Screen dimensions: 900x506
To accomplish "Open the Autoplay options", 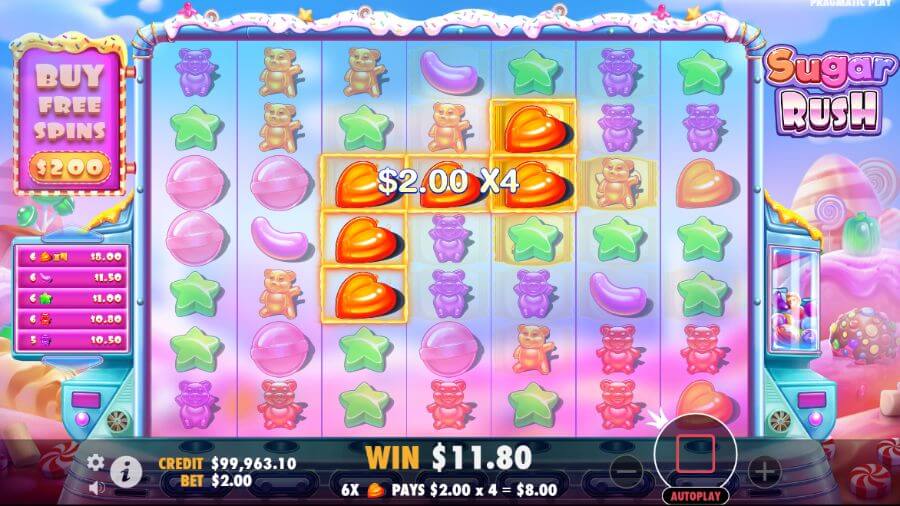I will [695, 495].
